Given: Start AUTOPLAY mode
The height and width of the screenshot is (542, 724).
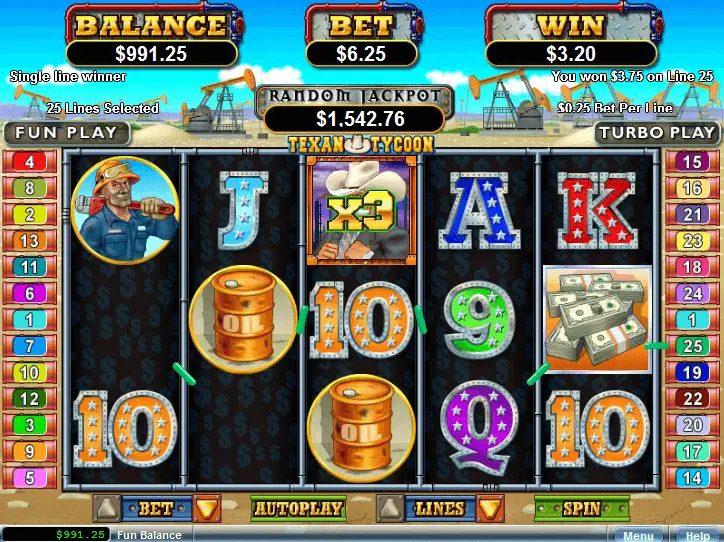Looking at the screenshot, I should (x=298, y=509).
